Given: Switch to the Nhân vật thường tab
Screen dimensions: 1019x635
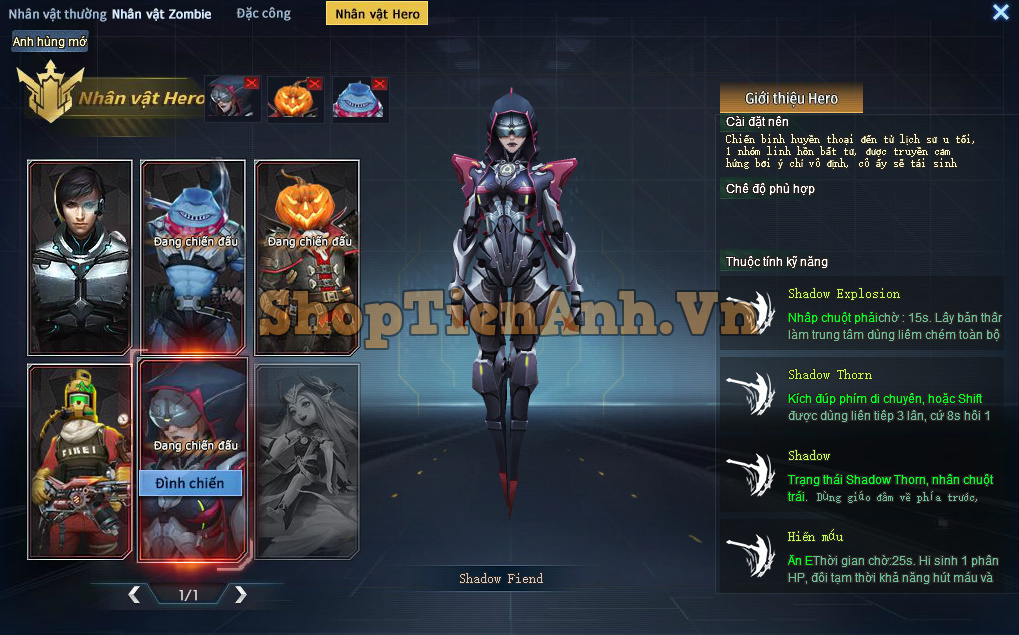Looking at the screenshot, I should point(57,14).
